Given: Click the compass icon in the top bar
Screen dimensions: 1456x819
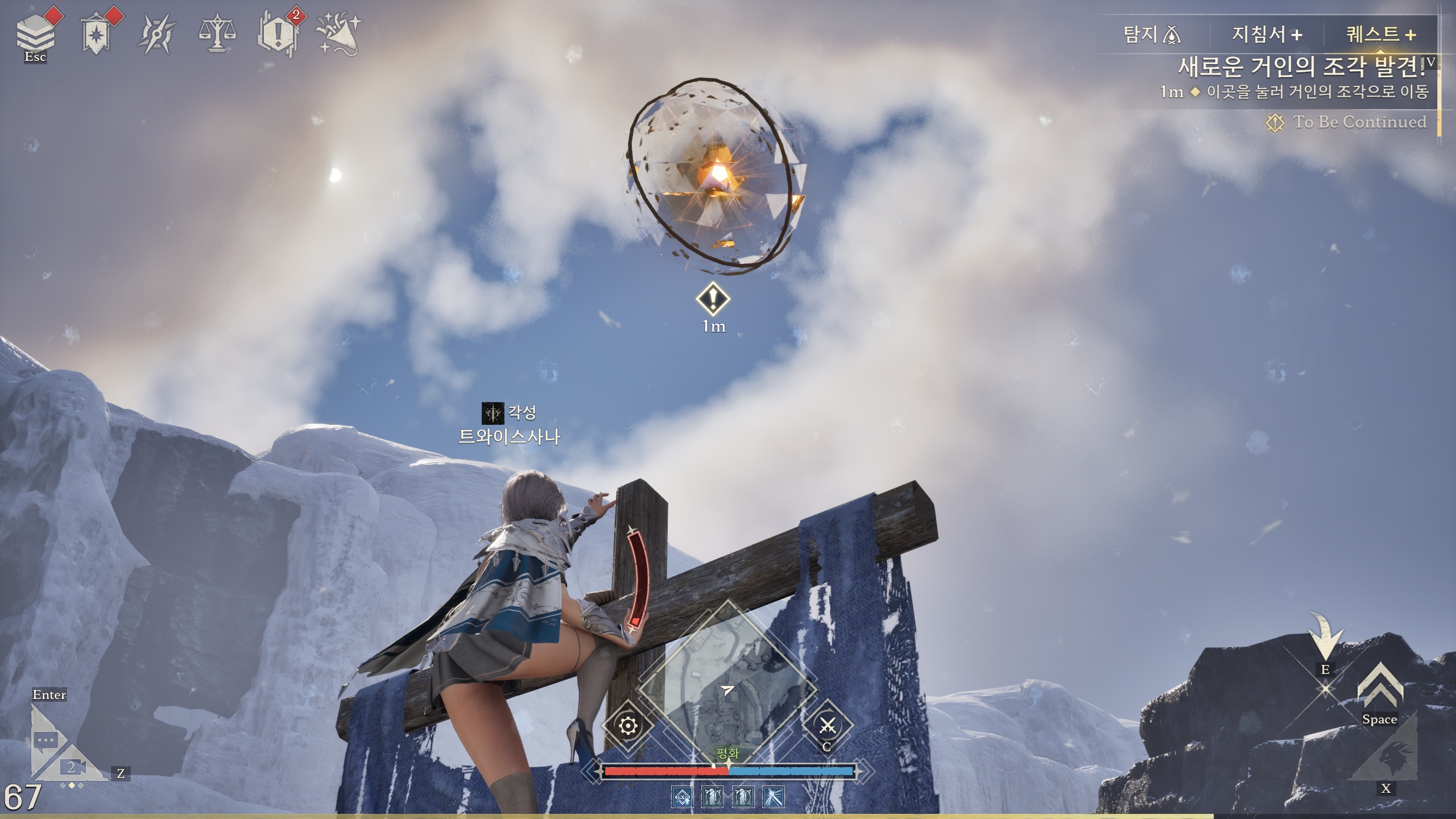Looking at the screenshot, I should (156, 34).
